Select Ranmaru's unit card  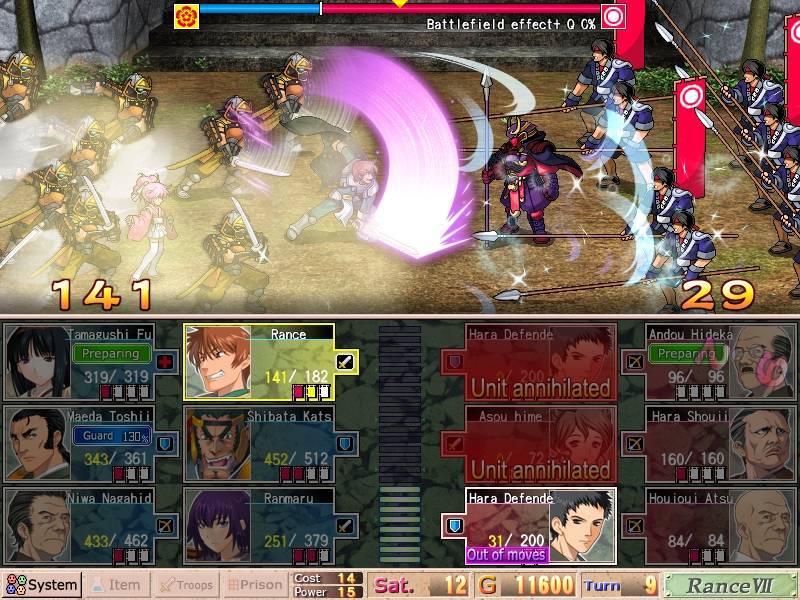tap(271, 526)
